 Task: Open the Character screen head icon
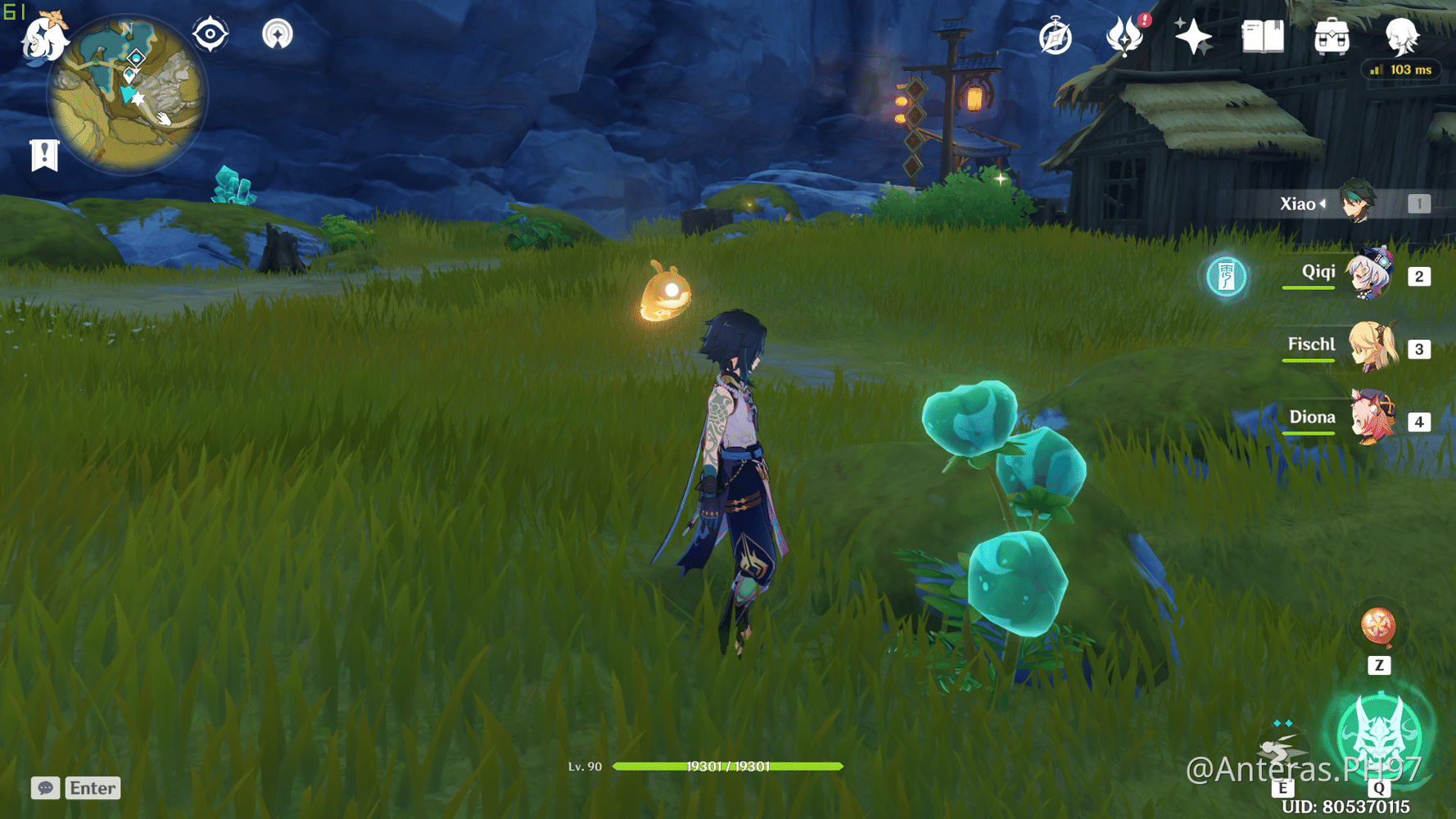1402,36
